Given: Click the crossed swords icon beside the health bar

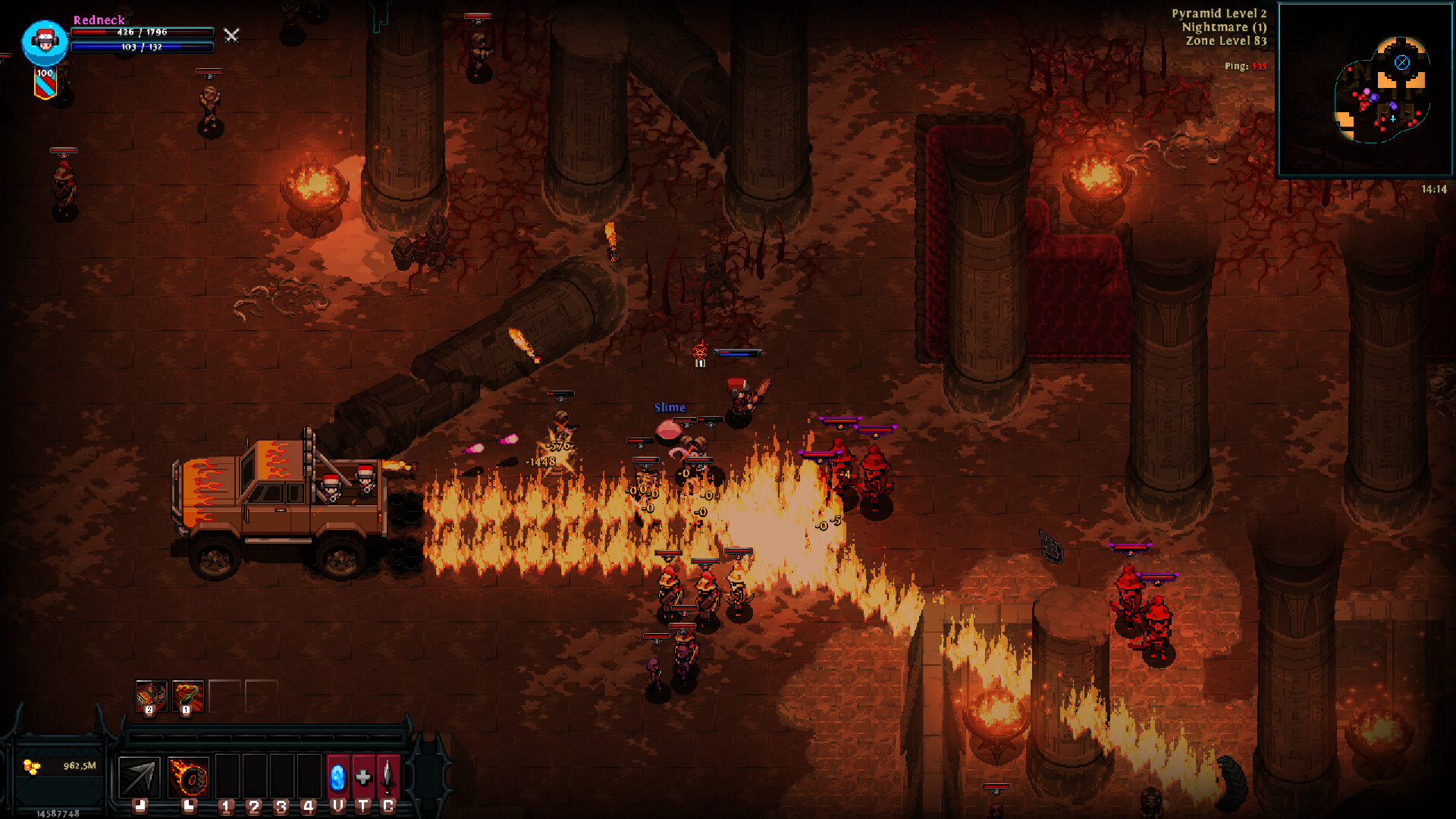Looking at the screenshot, I should point(231,36).
